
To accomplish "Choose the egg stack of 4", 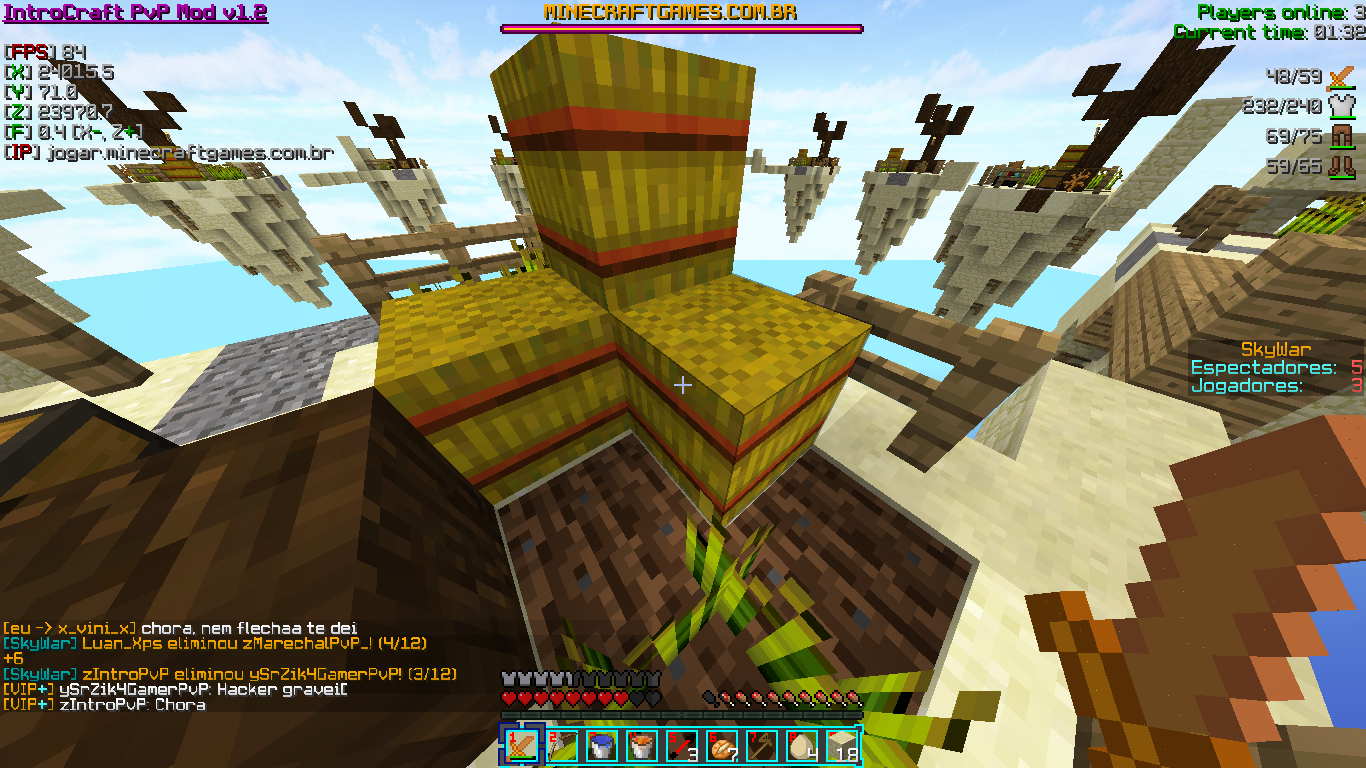I will coord(801,746).
